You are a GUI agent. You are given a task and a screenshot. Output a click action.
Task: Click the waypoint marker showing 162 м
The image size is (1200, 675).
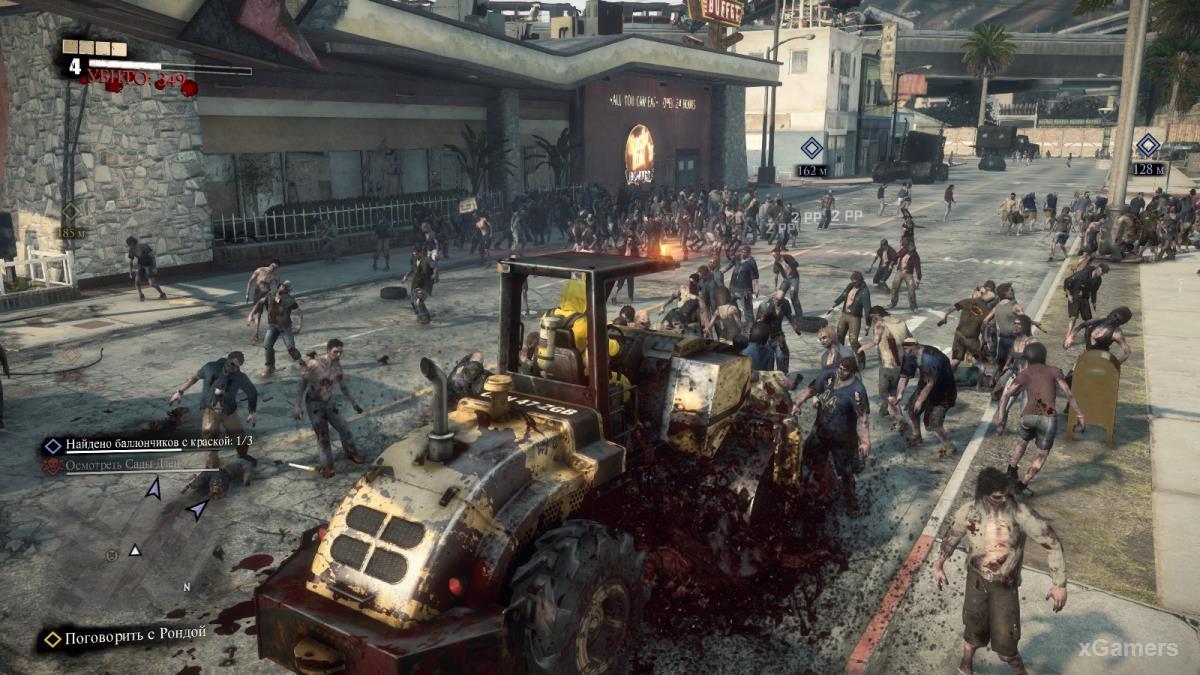tap(812, 149)
